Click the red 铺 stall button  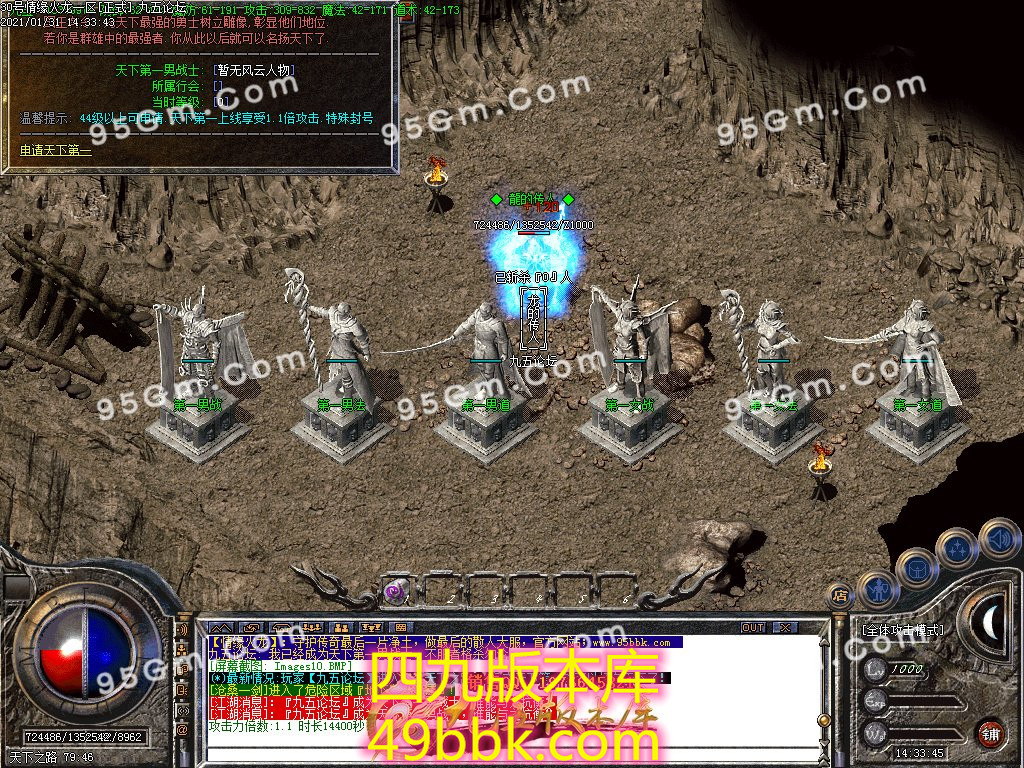990,732
